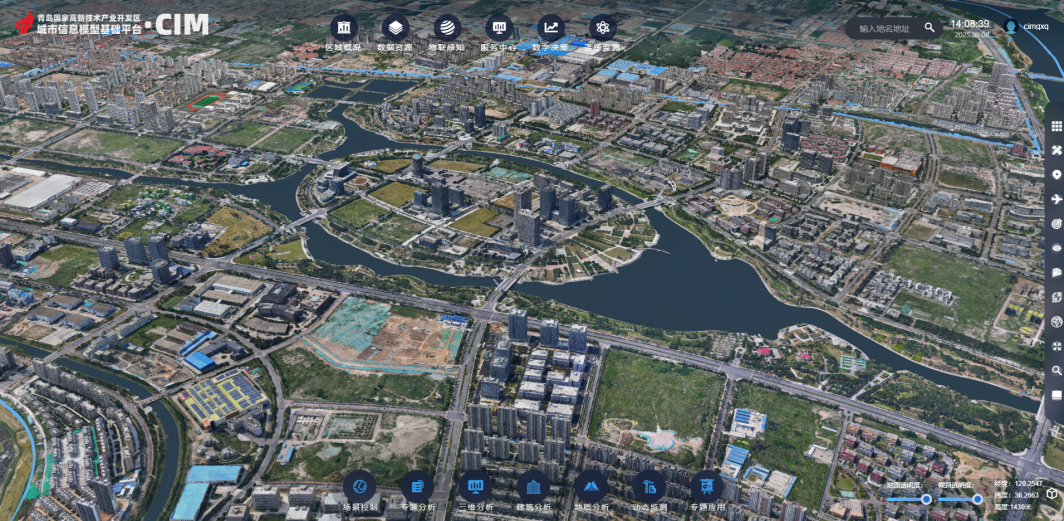Choose the 服务中心 menu item
Screen dimensions: 1064x521
point(498,28)
